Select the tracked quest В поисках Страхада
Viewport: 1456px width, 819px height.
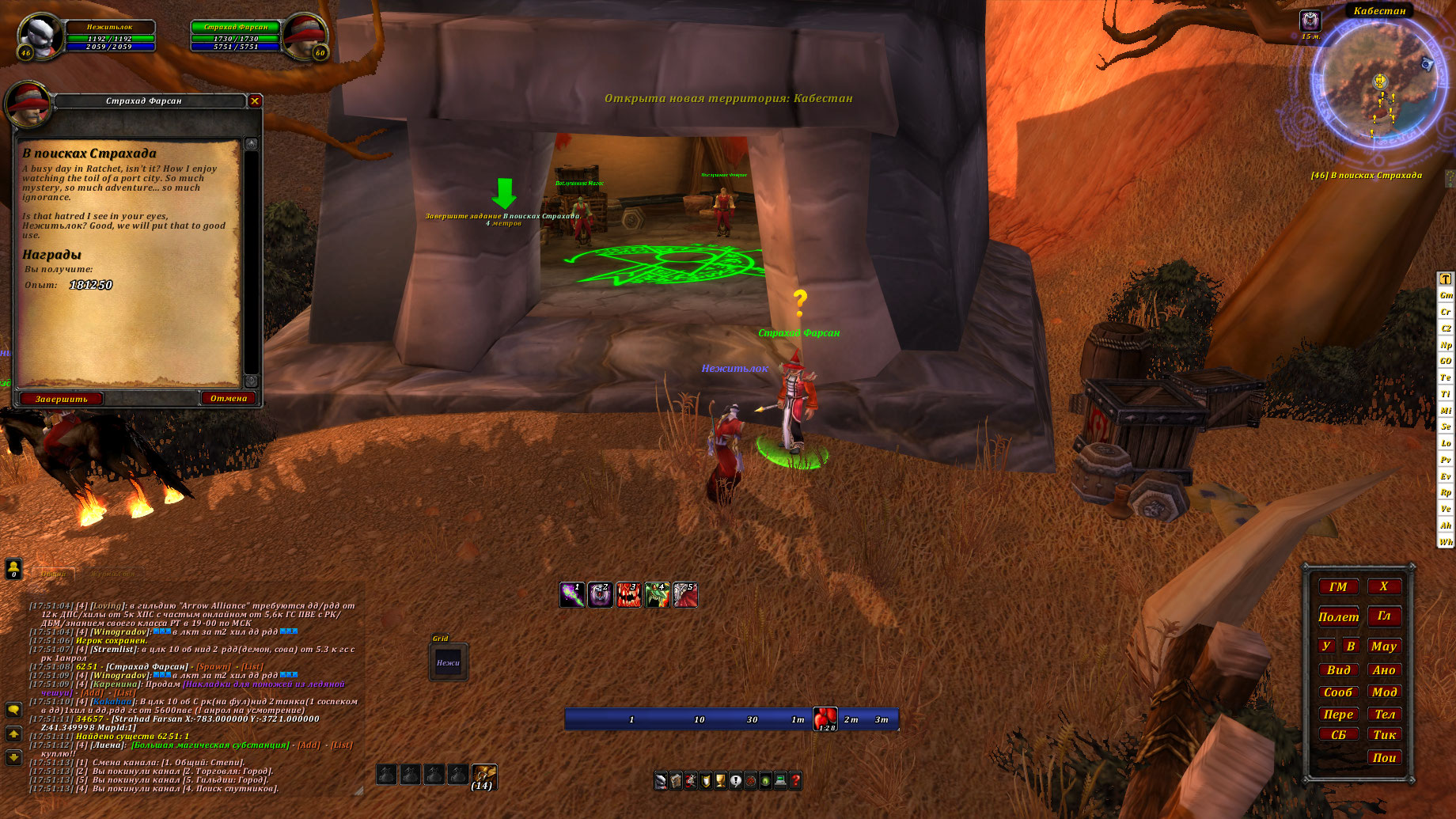point(1366,176)
